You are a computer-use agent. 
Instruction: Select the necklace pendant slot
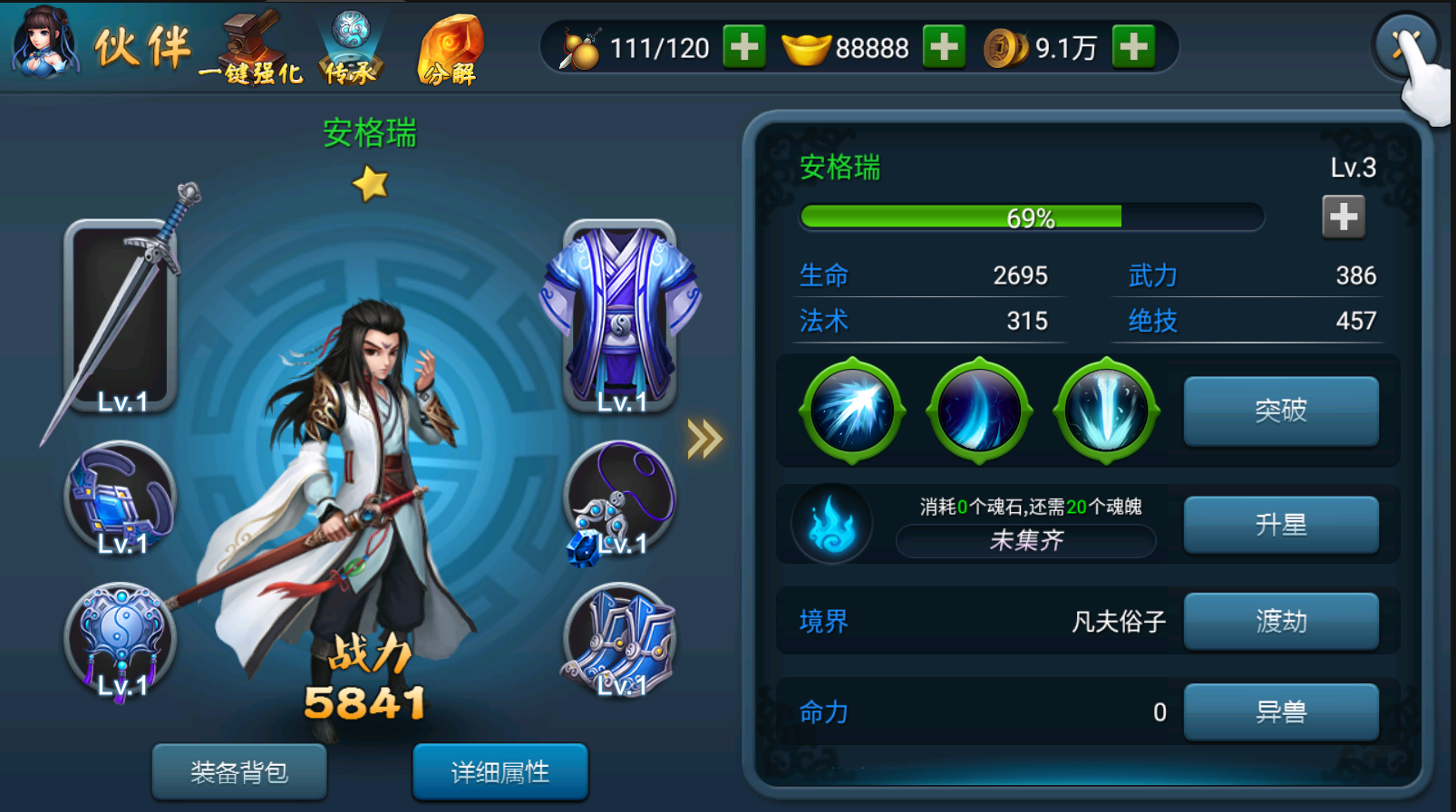tap(621, 498)
